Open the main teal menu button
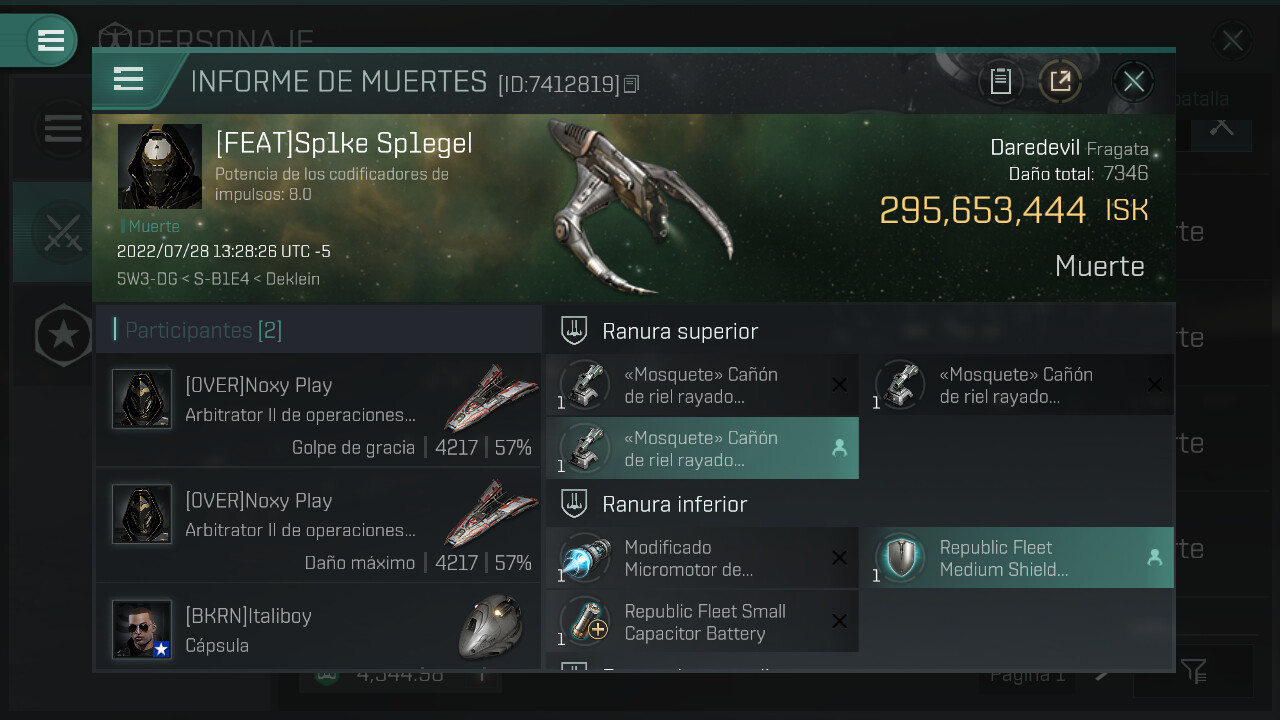1280x720 pixels. click(50, 40)
